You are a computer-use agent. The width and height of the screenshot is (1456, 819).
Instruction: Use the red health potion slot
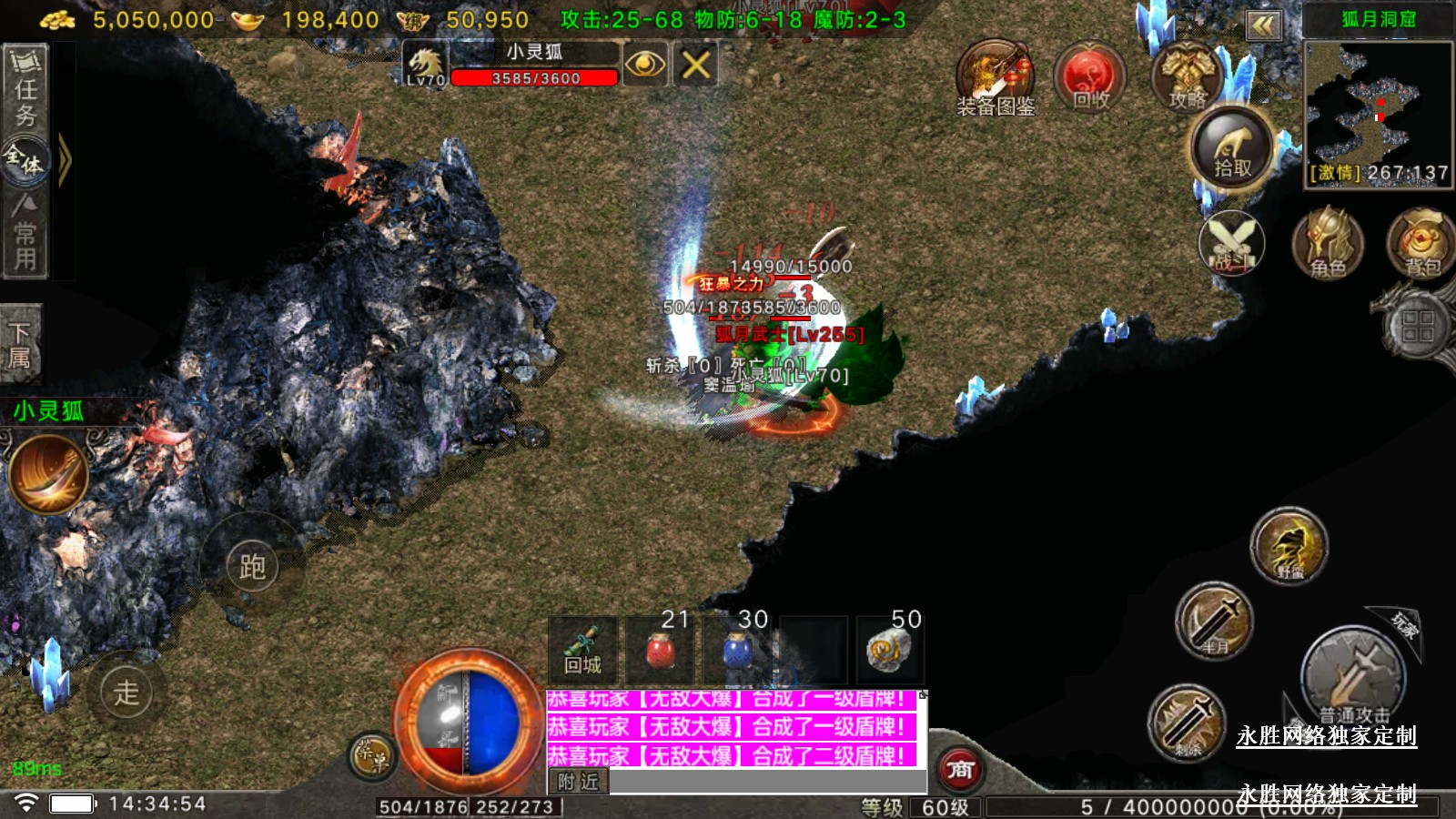click(659, 650)
